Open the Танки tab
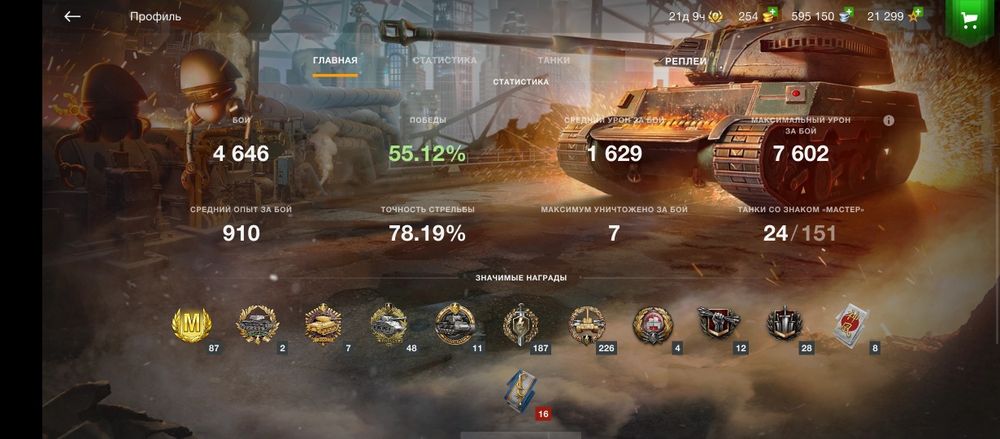 (554, 60)
